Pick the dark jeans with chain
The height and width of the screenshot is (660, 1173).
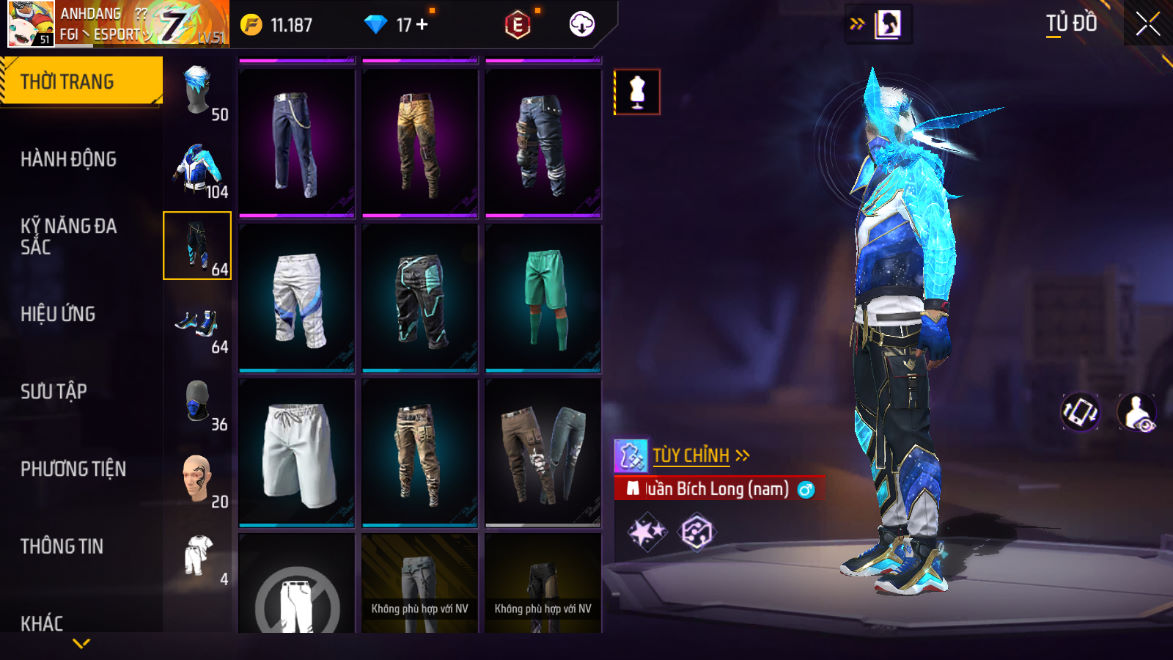pos(296,141)
